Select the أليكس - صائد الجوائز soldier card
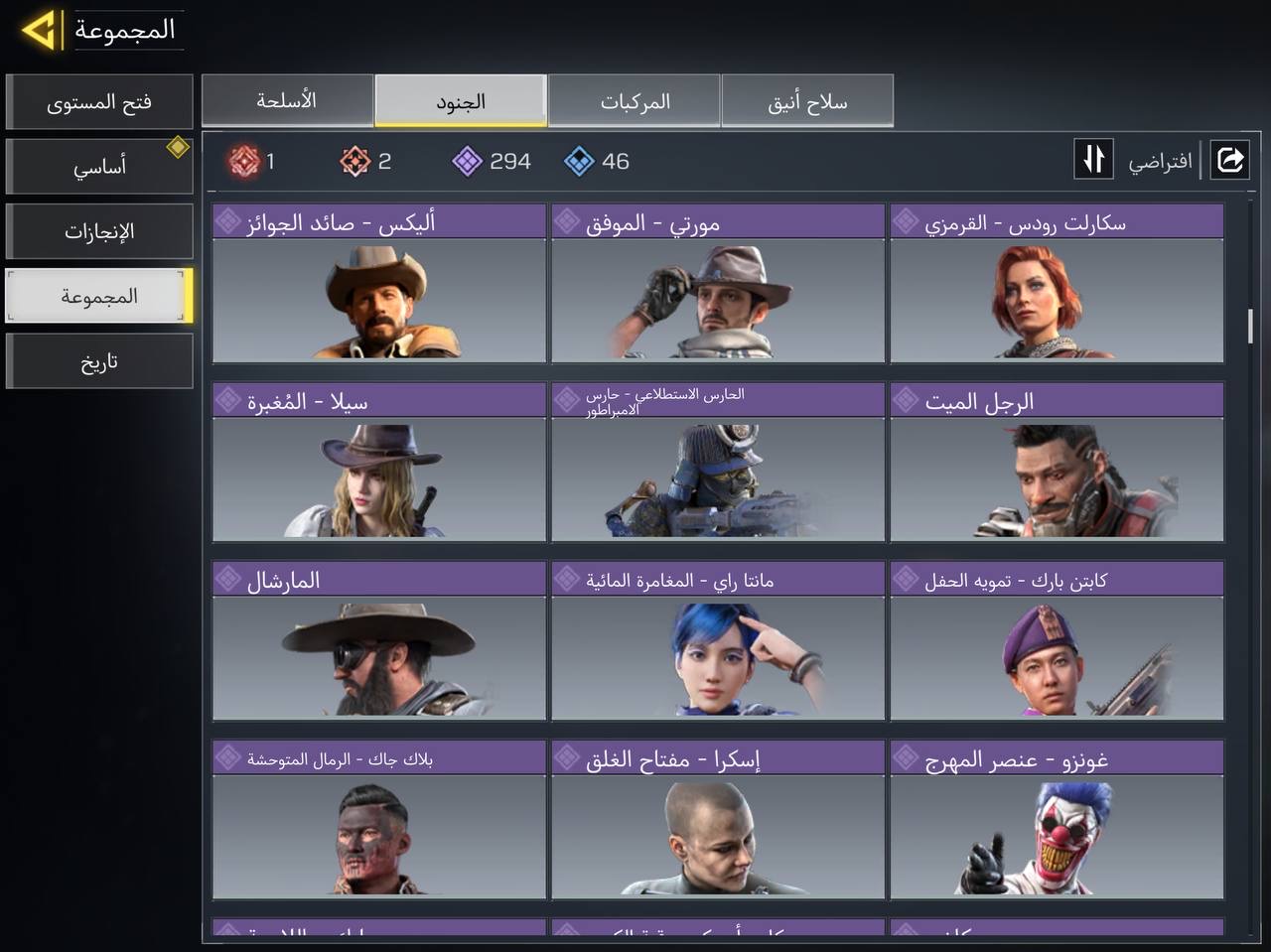 379,284
